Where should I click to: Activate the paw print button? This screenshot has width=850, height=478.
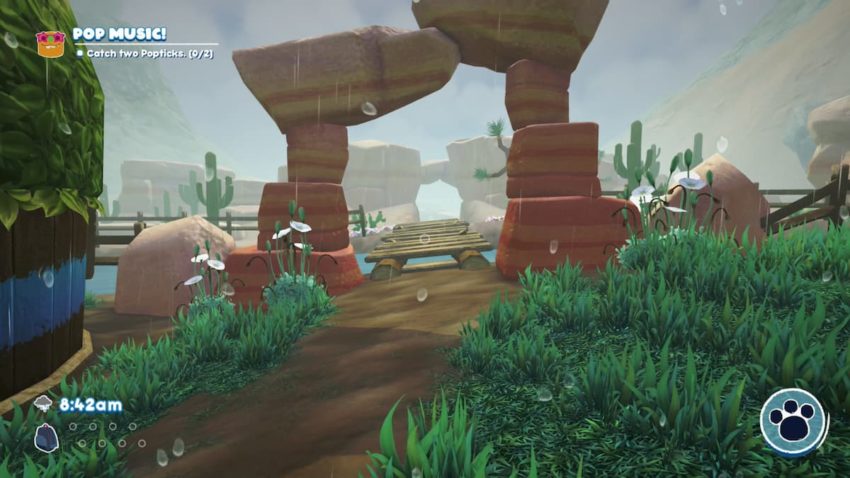pos(793,422)
